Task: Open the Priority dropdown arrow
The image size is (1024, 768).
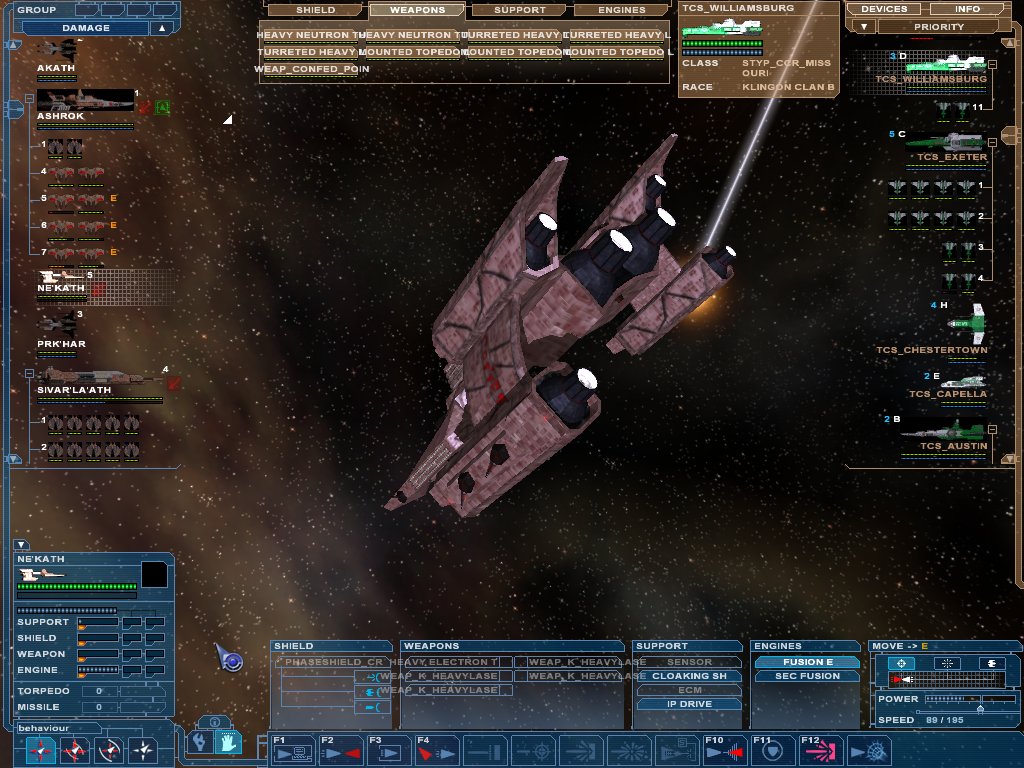Action: click(864, 27)
